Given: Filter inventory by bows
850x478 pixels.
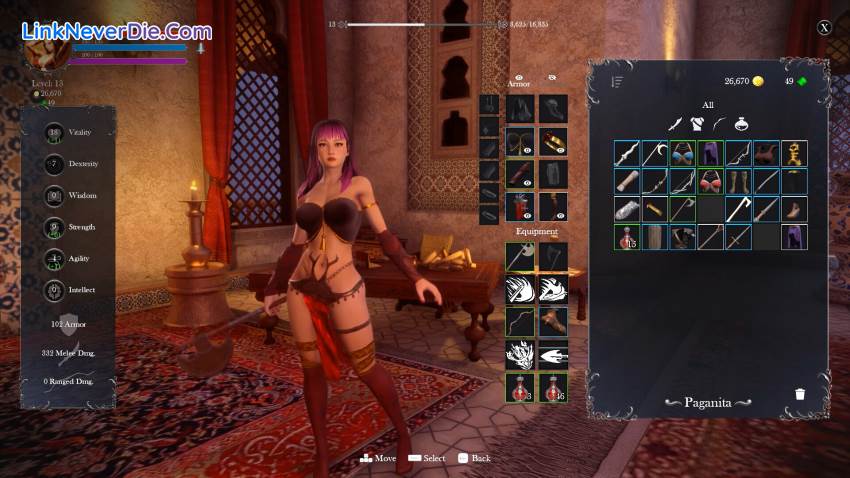Looking at the screenshot, I should [x=719, y=124].
